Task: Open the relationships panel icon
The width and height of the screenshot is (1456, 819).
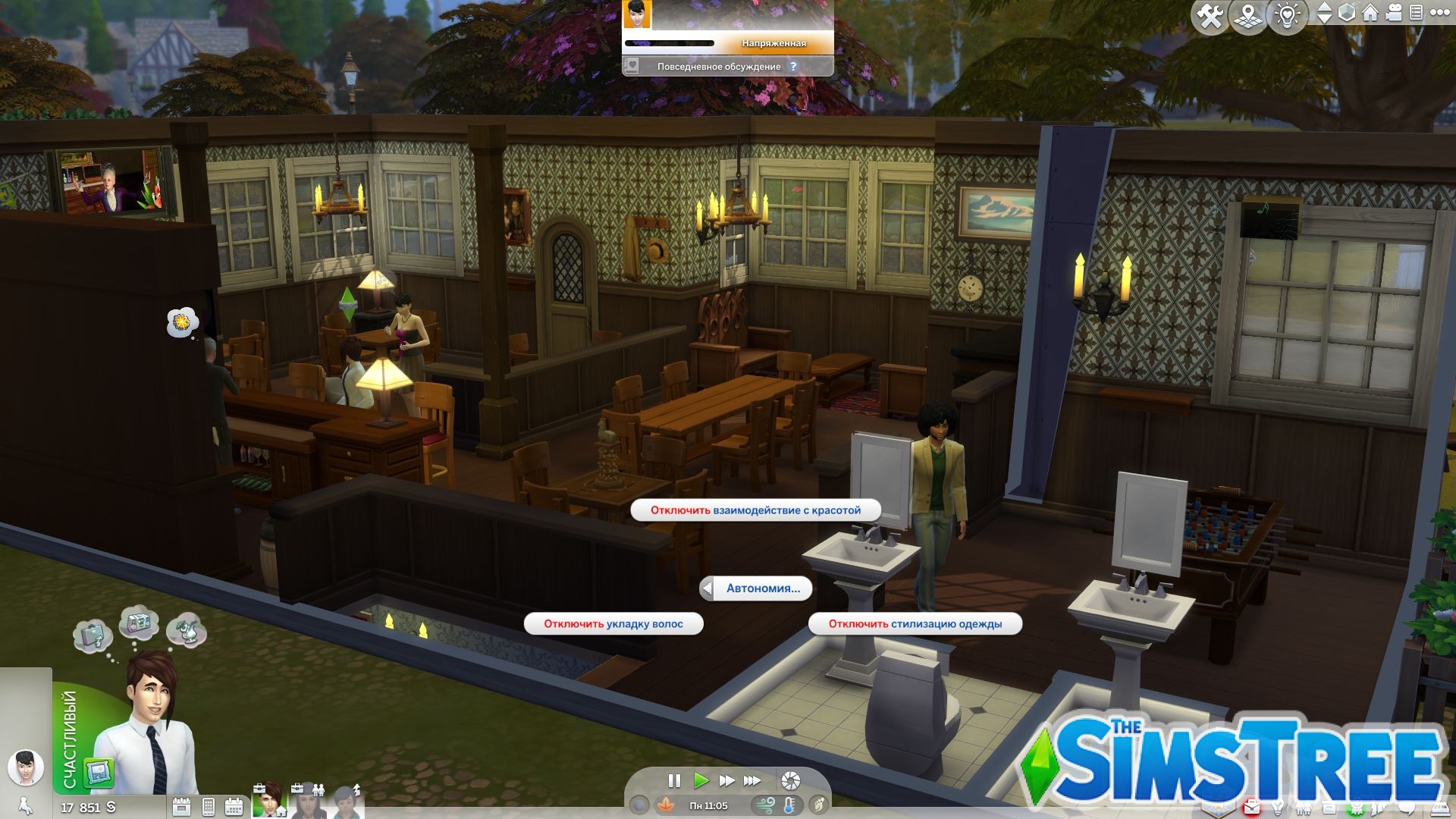Action: tap(1303, 808)
